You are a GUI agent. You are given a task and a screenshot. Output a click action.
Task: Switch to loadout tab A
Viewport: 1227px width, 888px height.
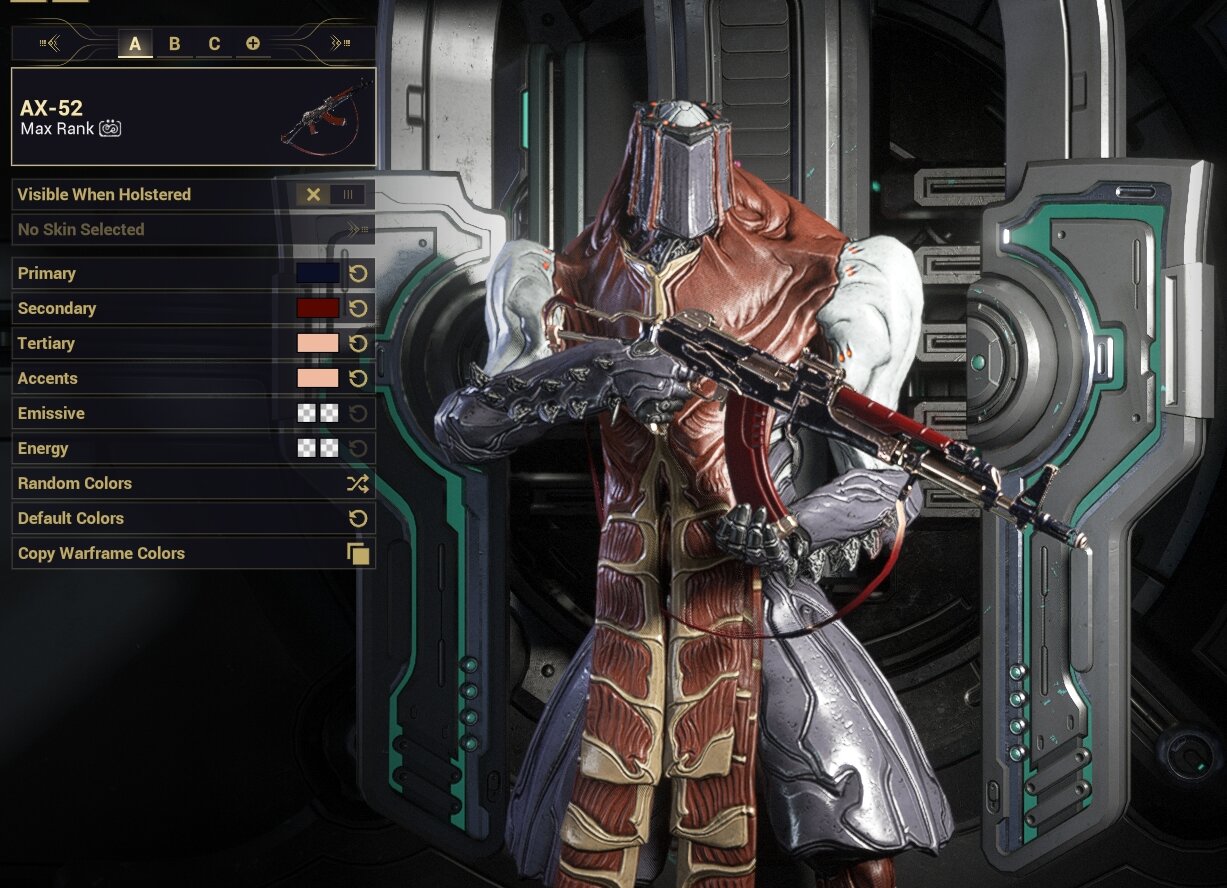point(135,43)
